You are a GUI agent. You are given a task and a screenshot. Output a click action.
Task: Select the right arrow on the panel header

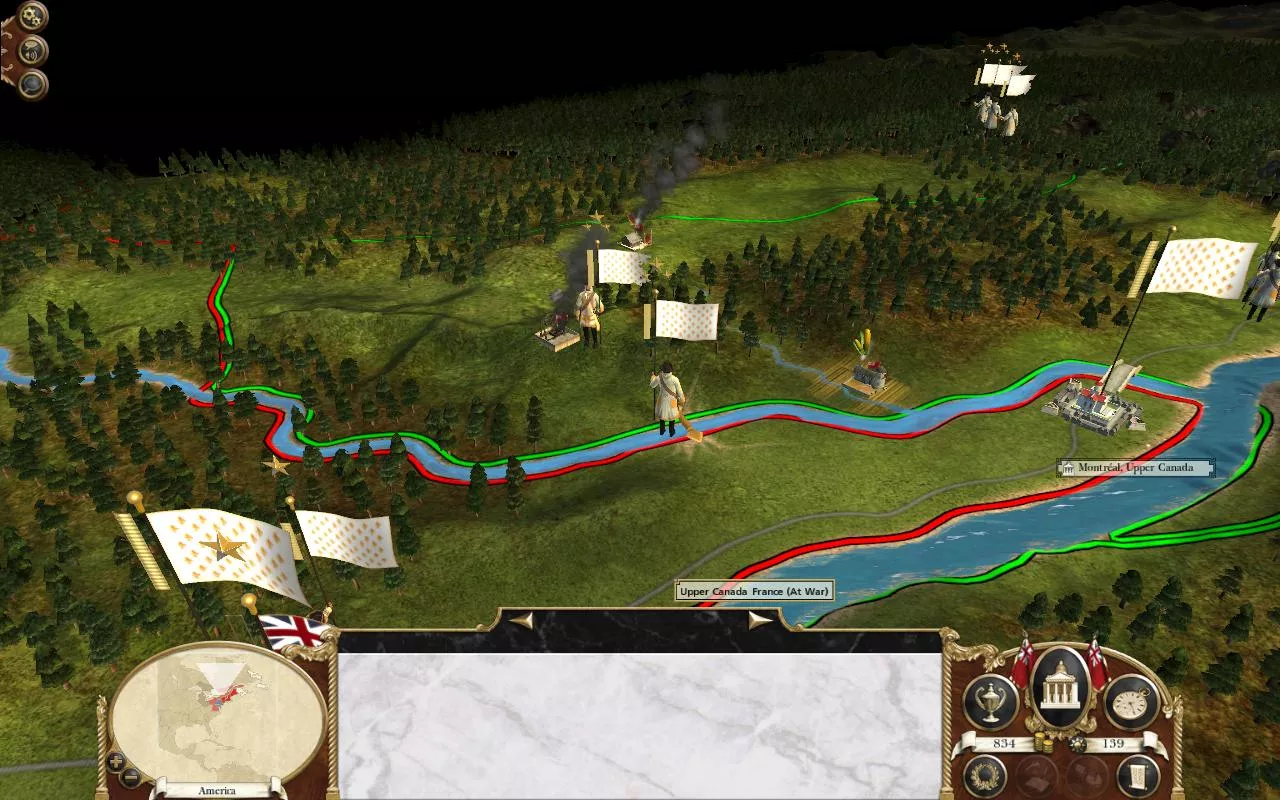pyautogui.click(x=760, y=620)
